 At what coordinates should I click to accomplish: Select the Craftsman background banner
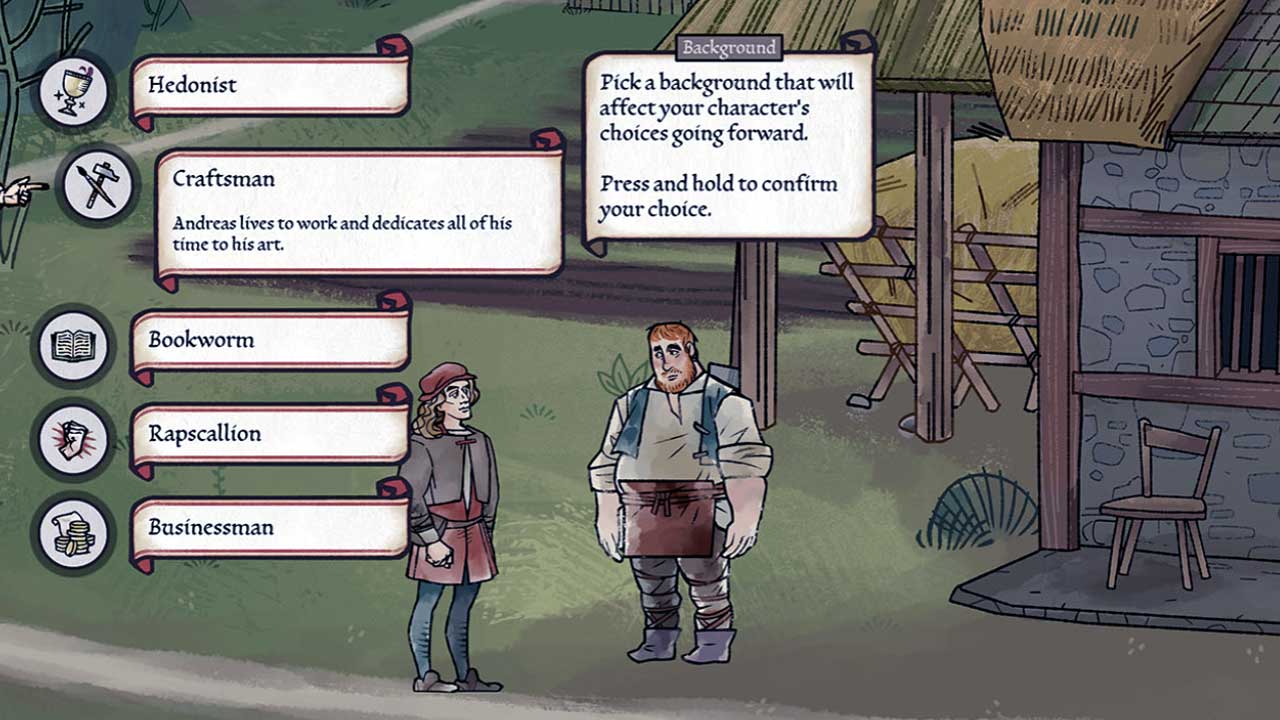point(360,212)
